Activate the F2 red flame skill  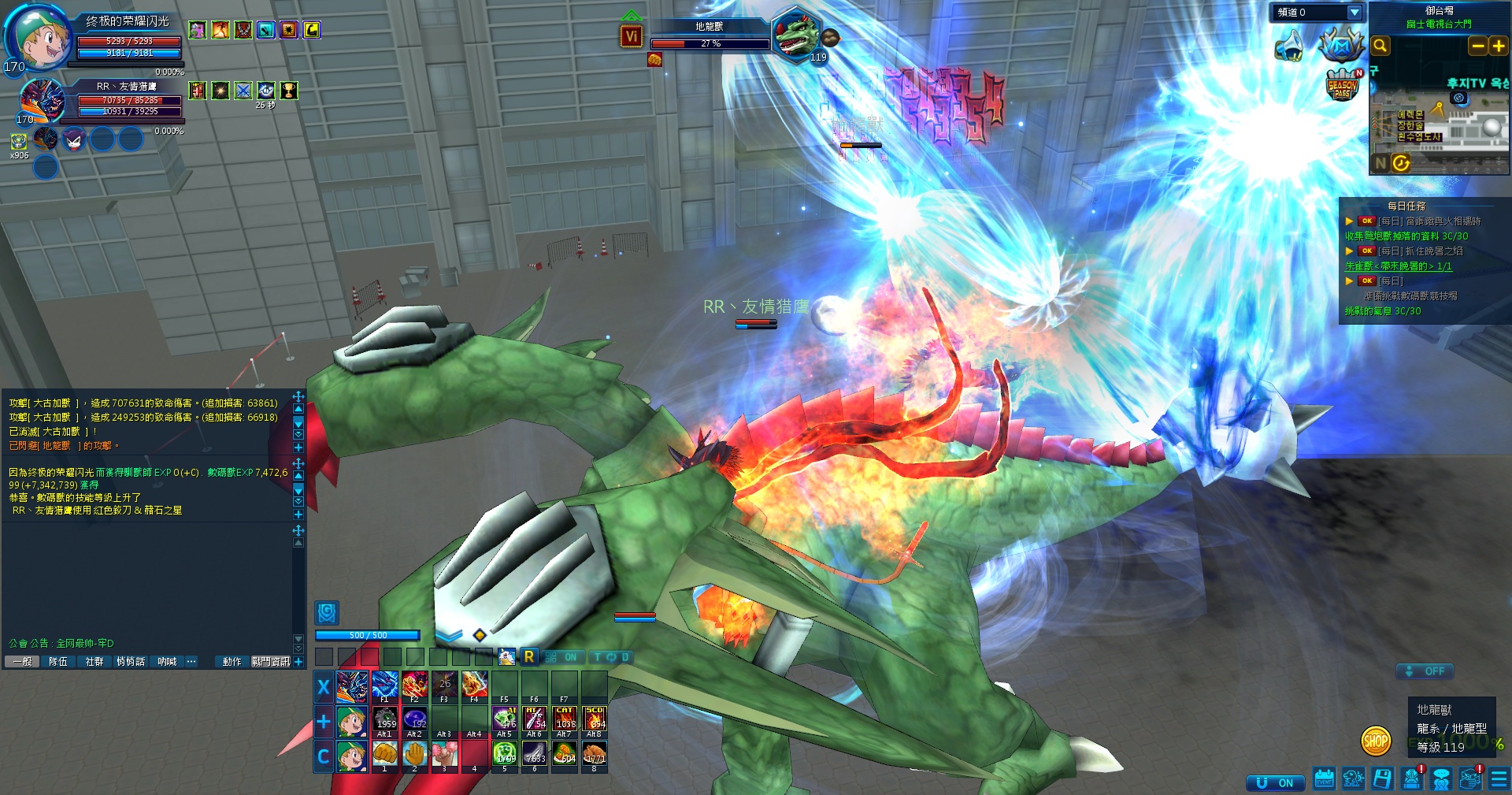414,685
